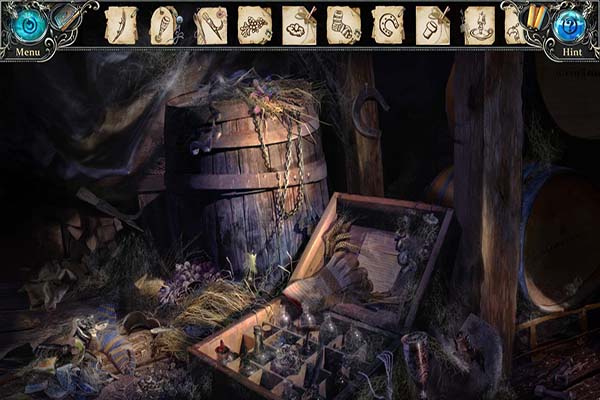Screen dimensions: 600x400
Task: Select the cone-shaped object item card
Action: 165,24
